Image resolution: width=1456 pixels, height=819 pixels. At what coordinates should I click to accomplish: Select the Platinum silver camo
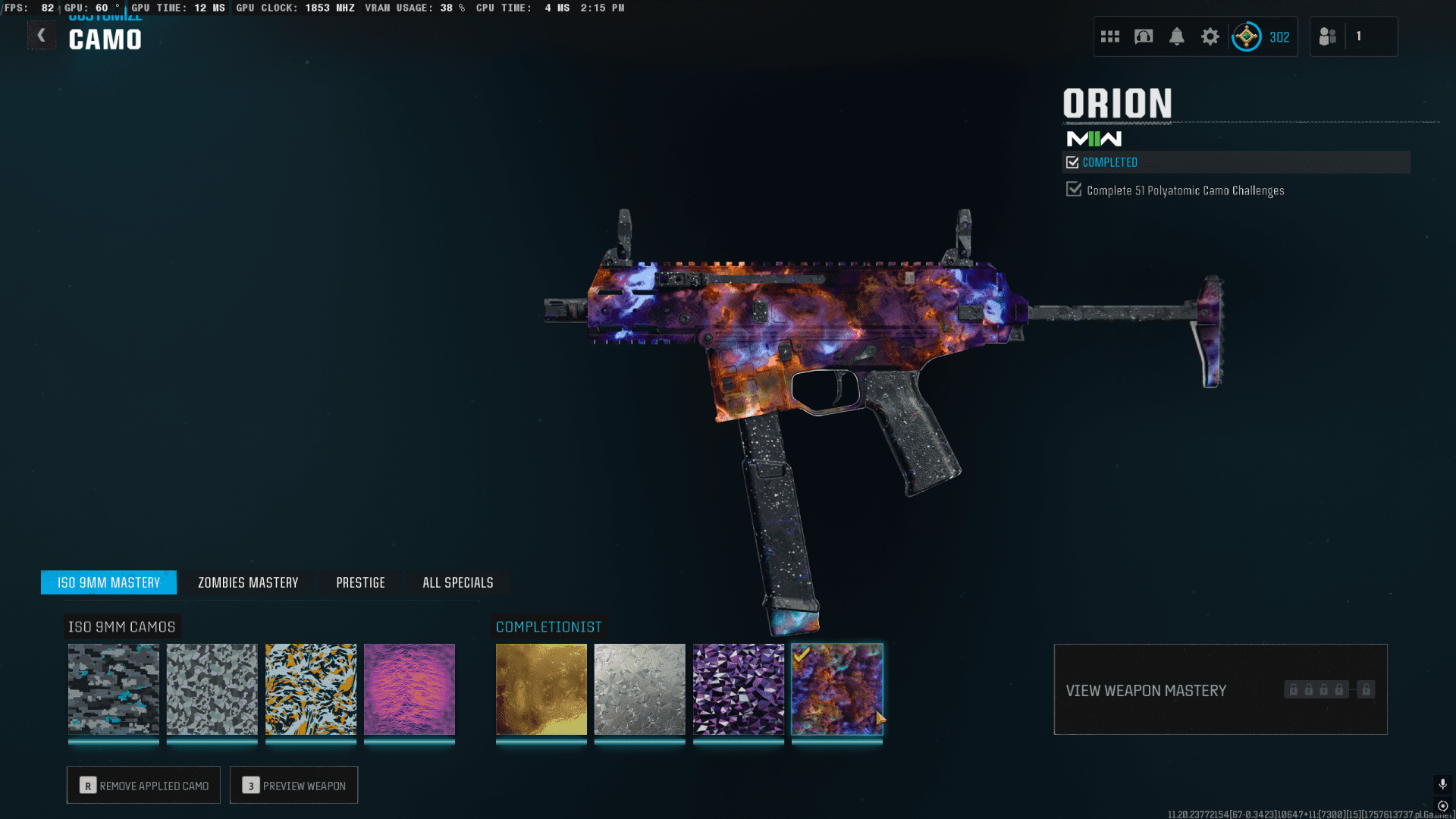[640, 689]
